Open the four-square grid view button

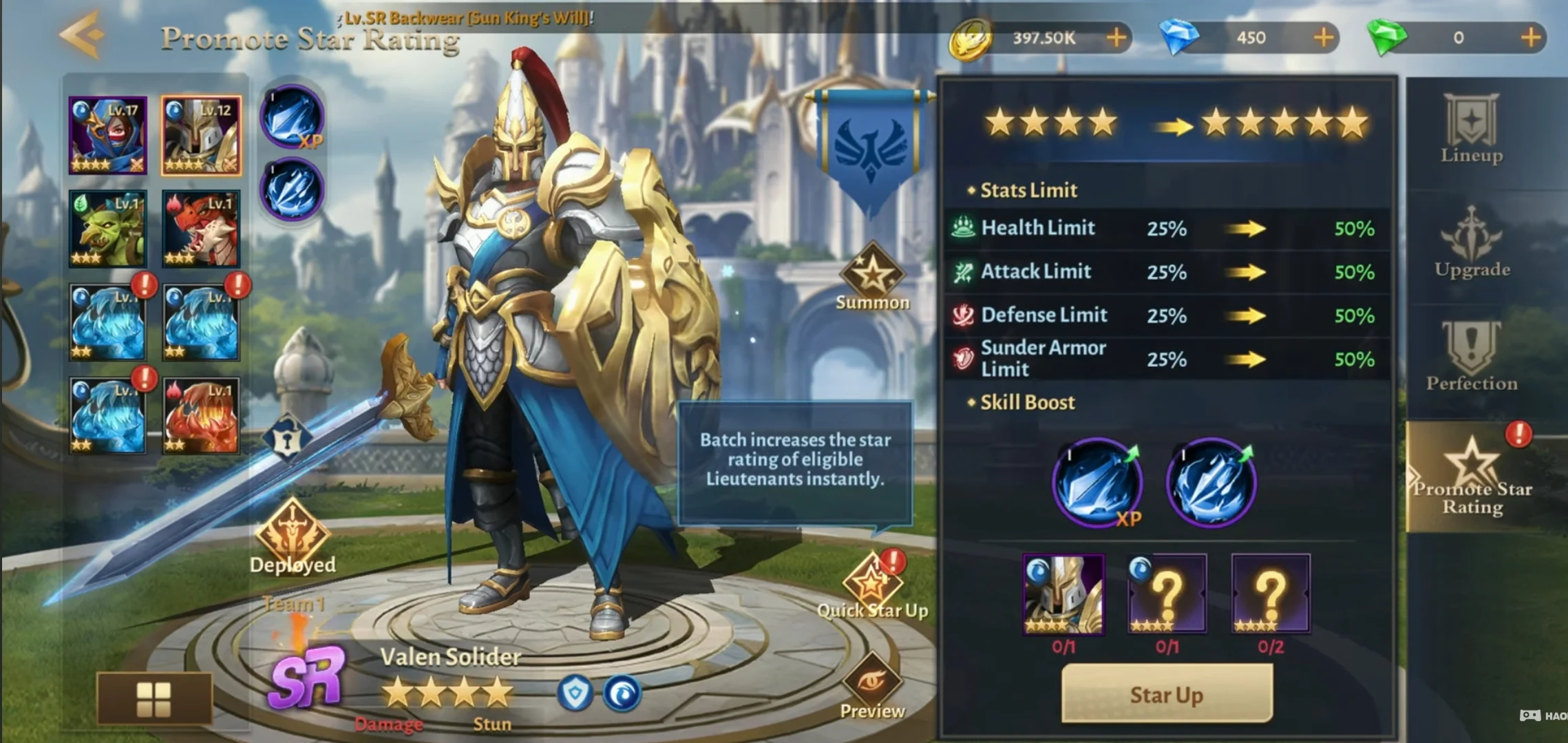154,698
